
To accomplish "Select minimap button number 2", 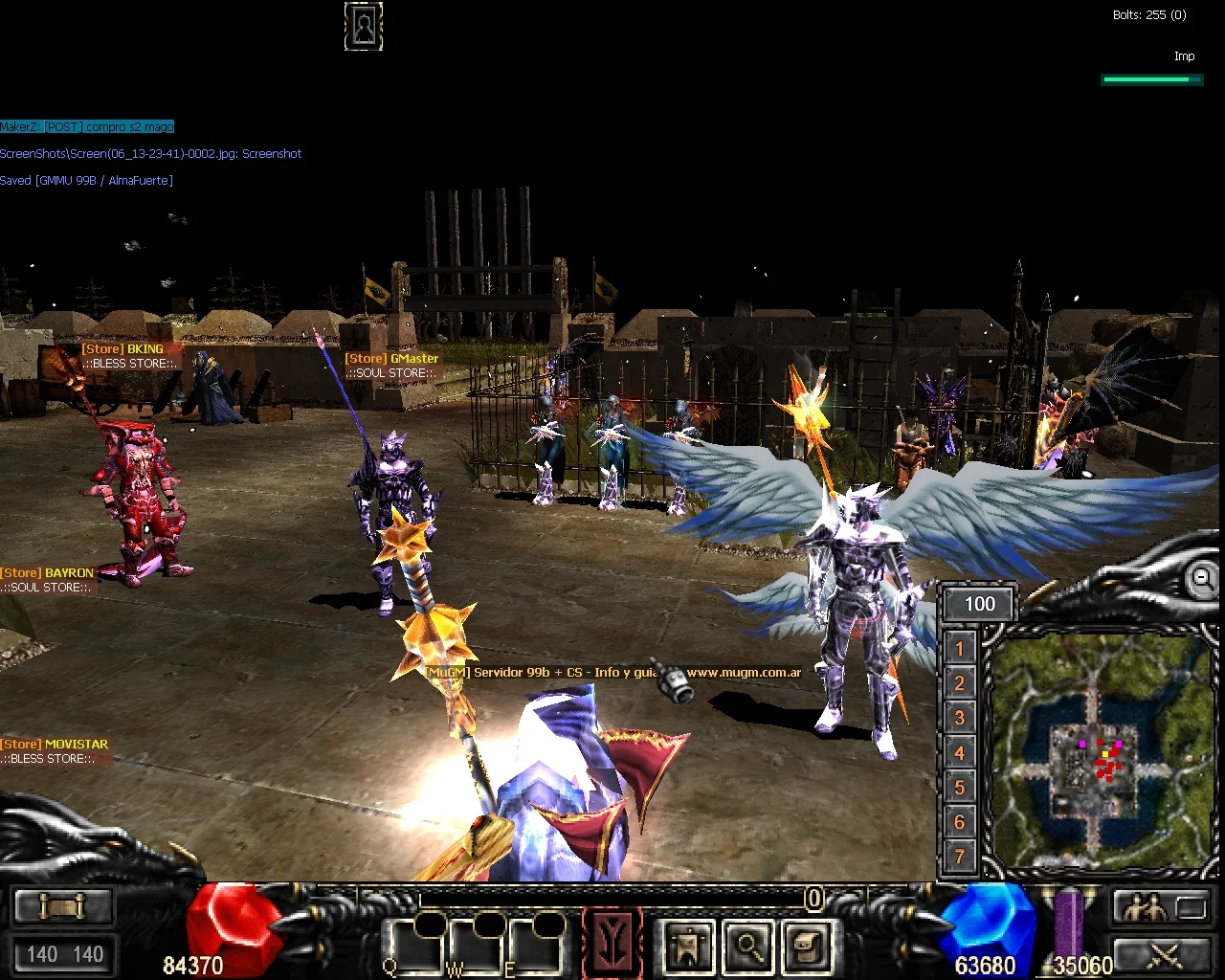I will click(960, 683).
